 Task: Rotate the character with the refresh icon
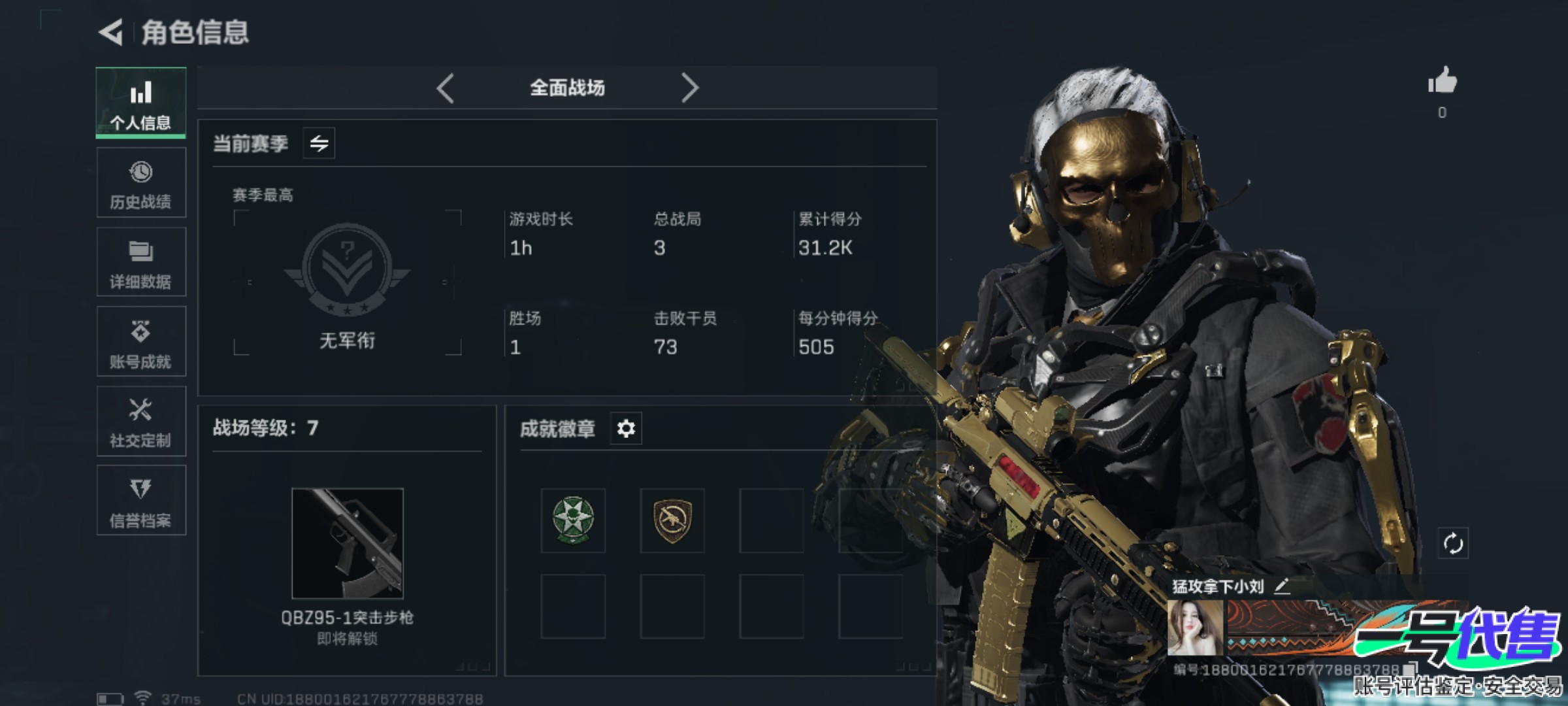(x=1453, y=543)
